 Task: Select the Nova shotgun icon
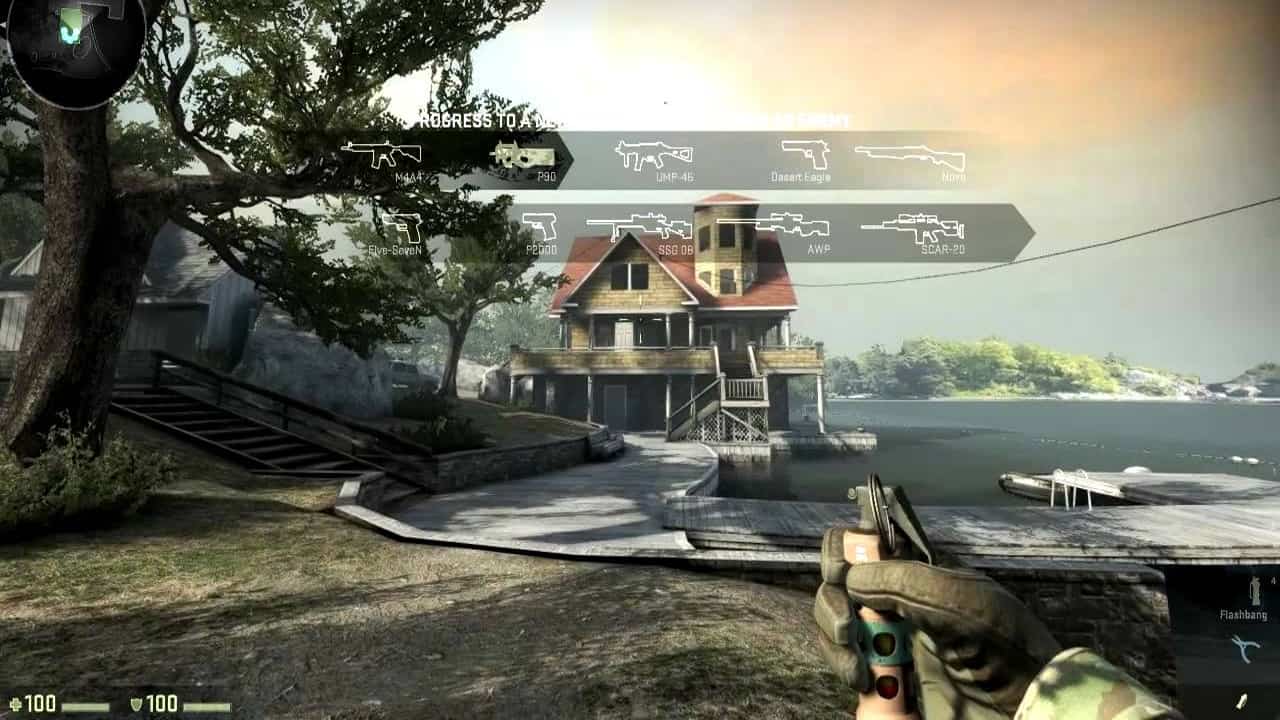click(910, 156)
